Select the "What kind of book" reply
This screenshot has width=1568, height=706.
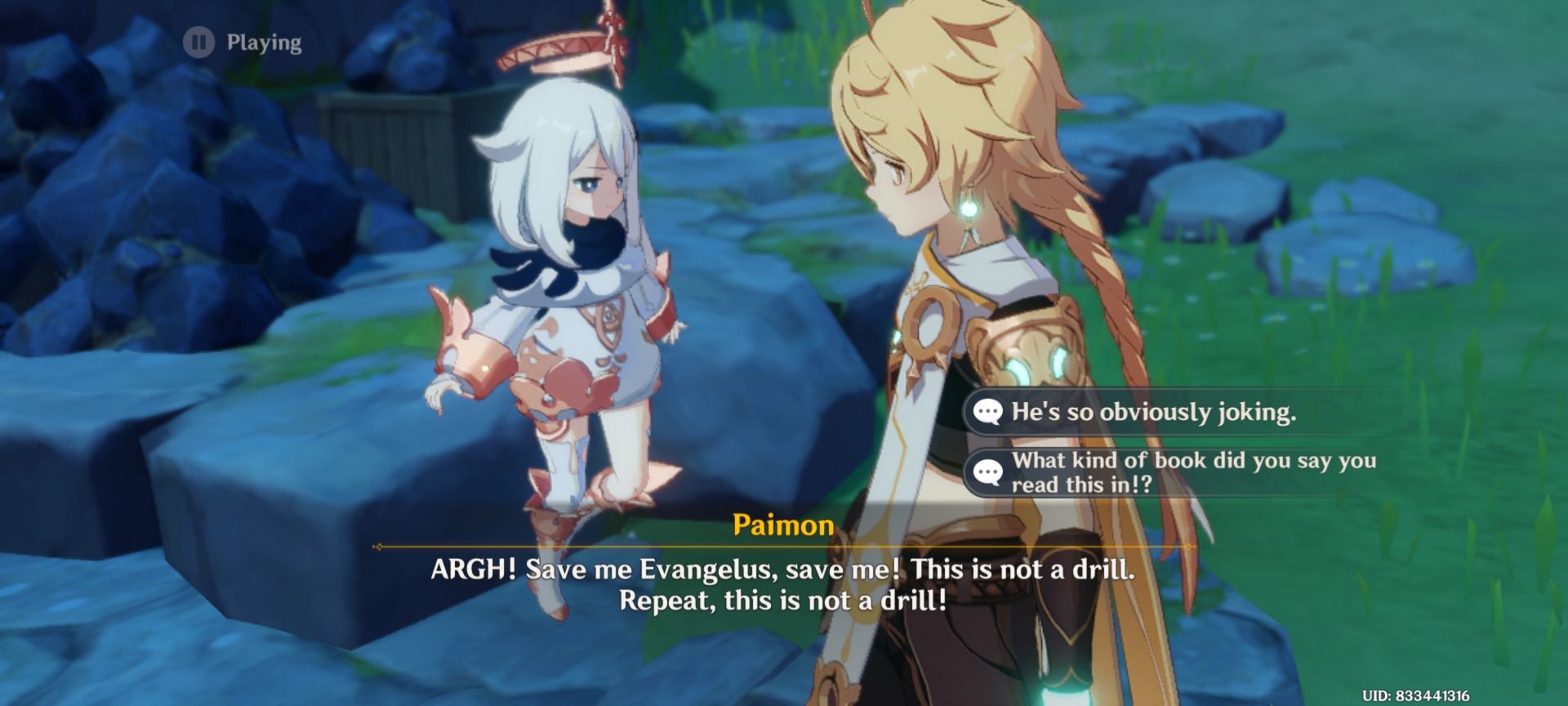coord(1192,472)
